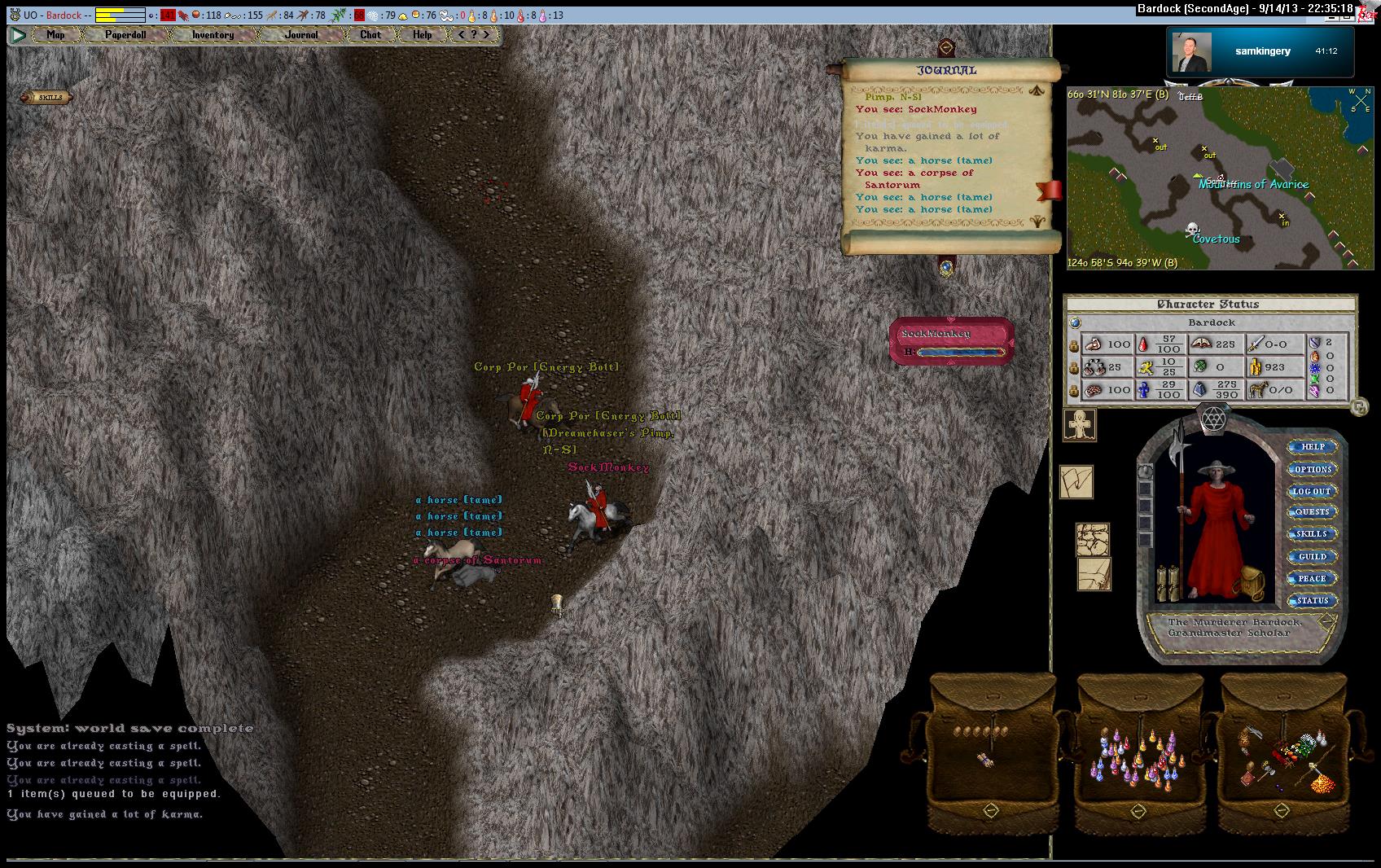This screenshot has width=1381, height=868.
Task: Click the samkingery overlay panel
Action: [1261, 51]
